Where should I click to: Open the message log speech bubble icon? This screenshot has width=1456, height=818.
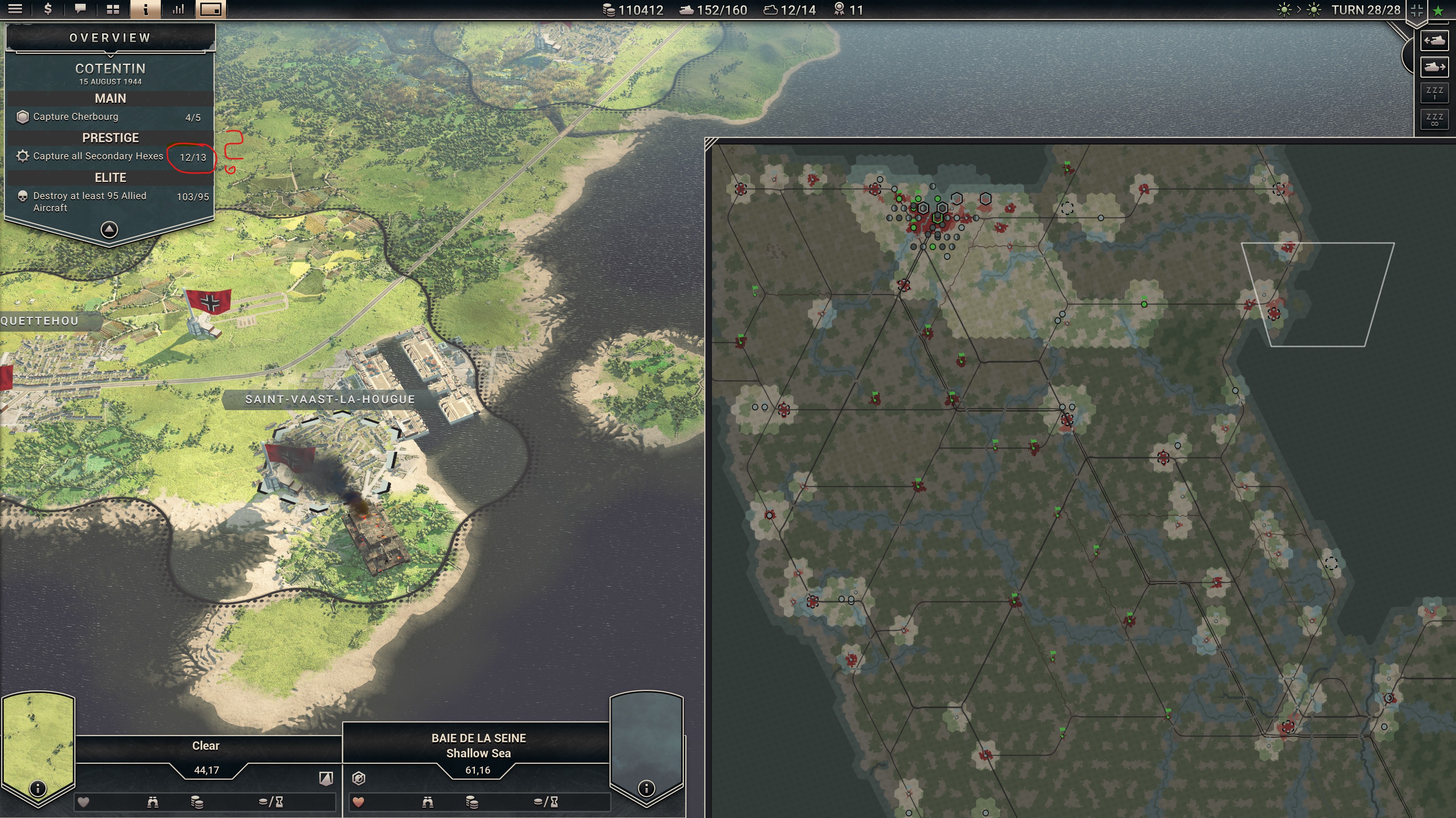(x=80, y=9)
